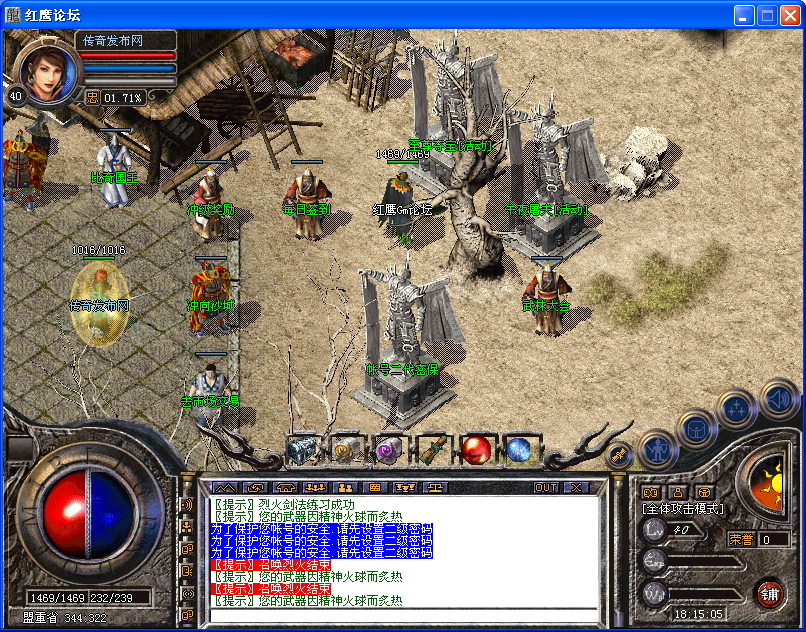This screenshot has width=806, height=632.
Task: Toggle the 全体攻击模式 attack mode label
Action: tap(684, 509)
